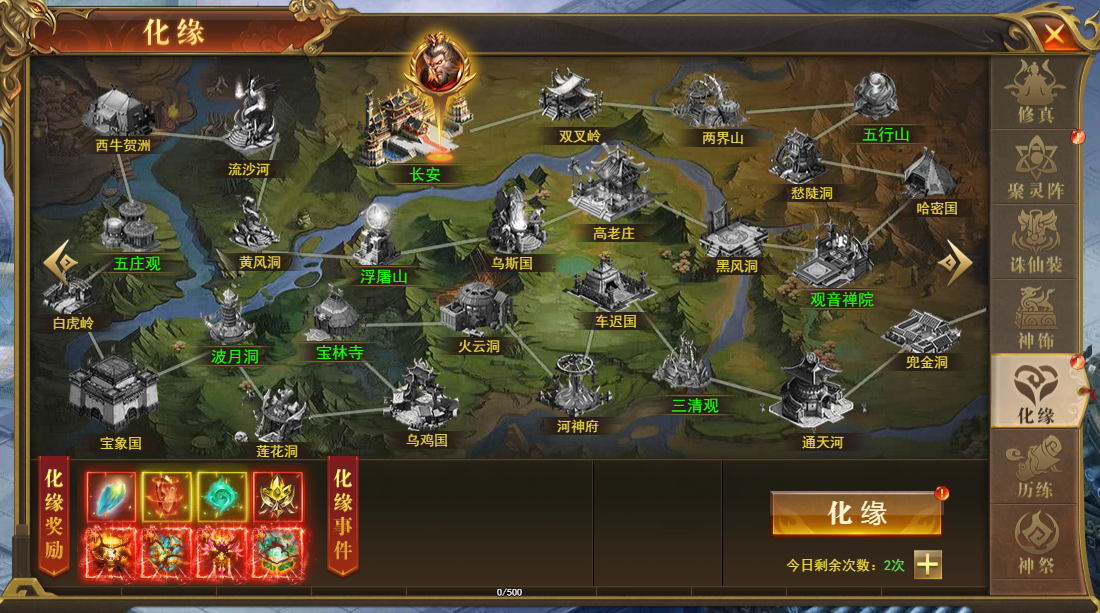
Task: Switch to the 神饰 tab
Action: pyautogui.click(x=1035, y=317)
